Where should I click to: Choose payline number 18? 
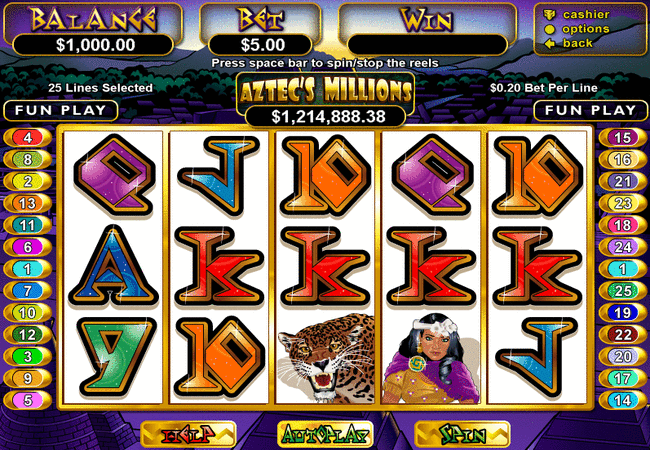(622, 225)
